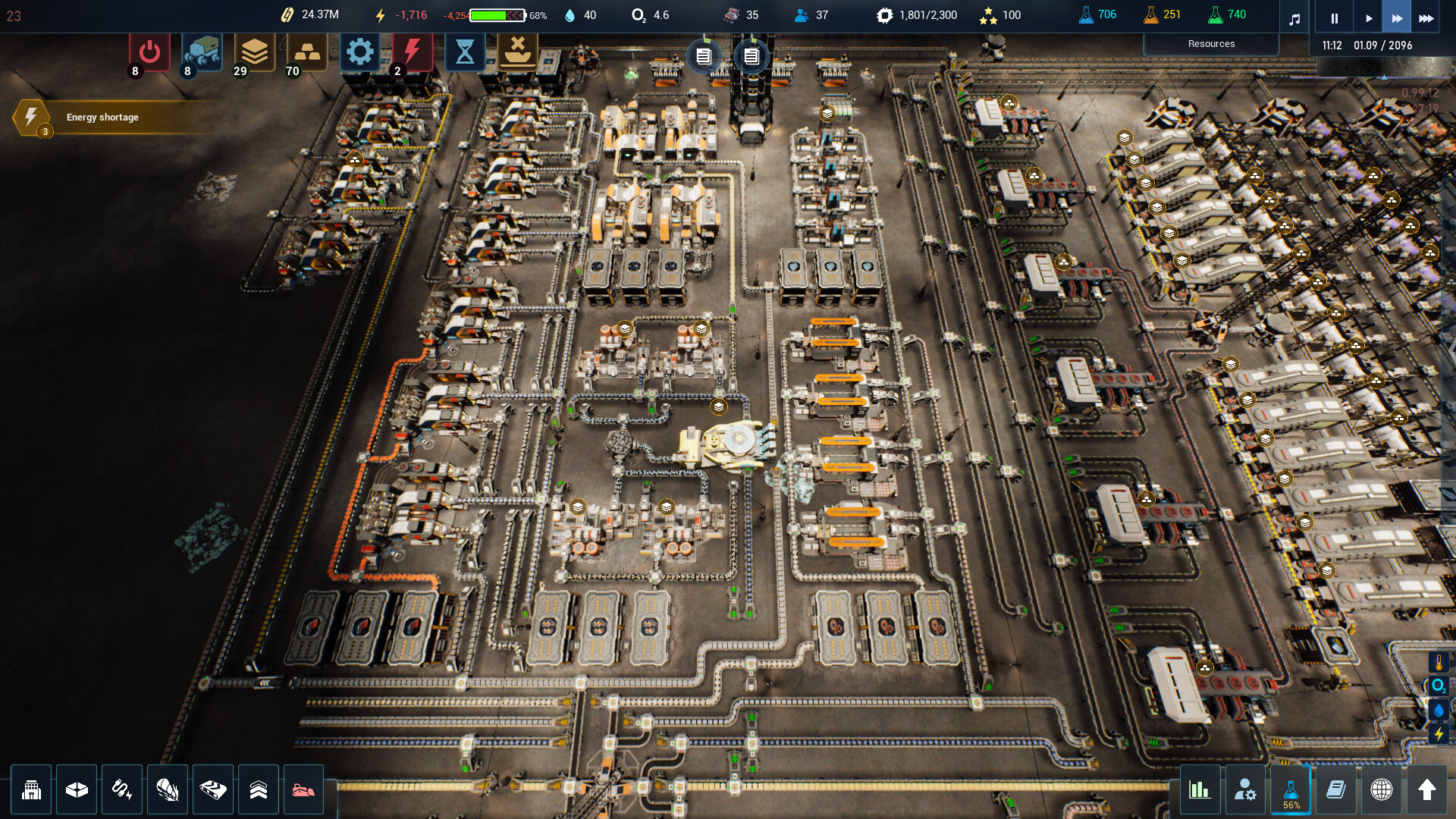
Task: Open the globe world map
Action: (x=1382, y=790)
